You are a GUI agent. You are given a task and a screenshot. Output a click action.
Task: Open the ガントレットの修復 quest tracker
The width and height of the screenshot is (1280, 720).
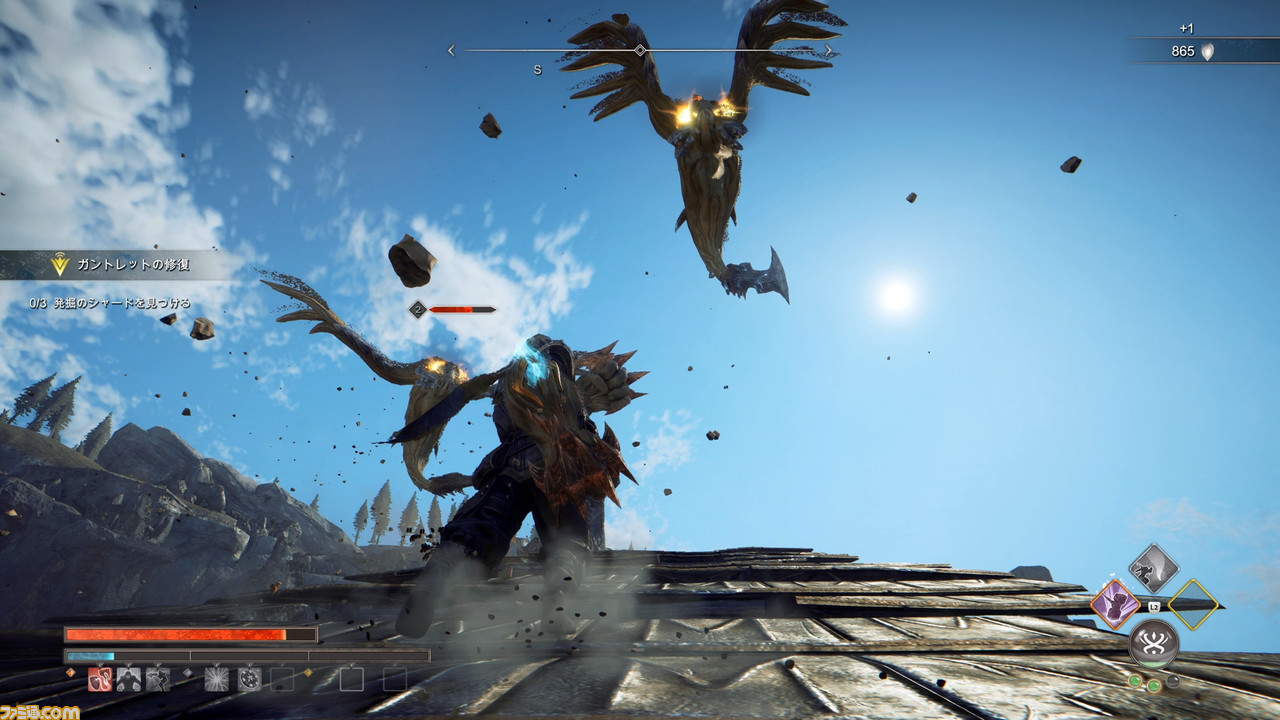click(120, 265)
